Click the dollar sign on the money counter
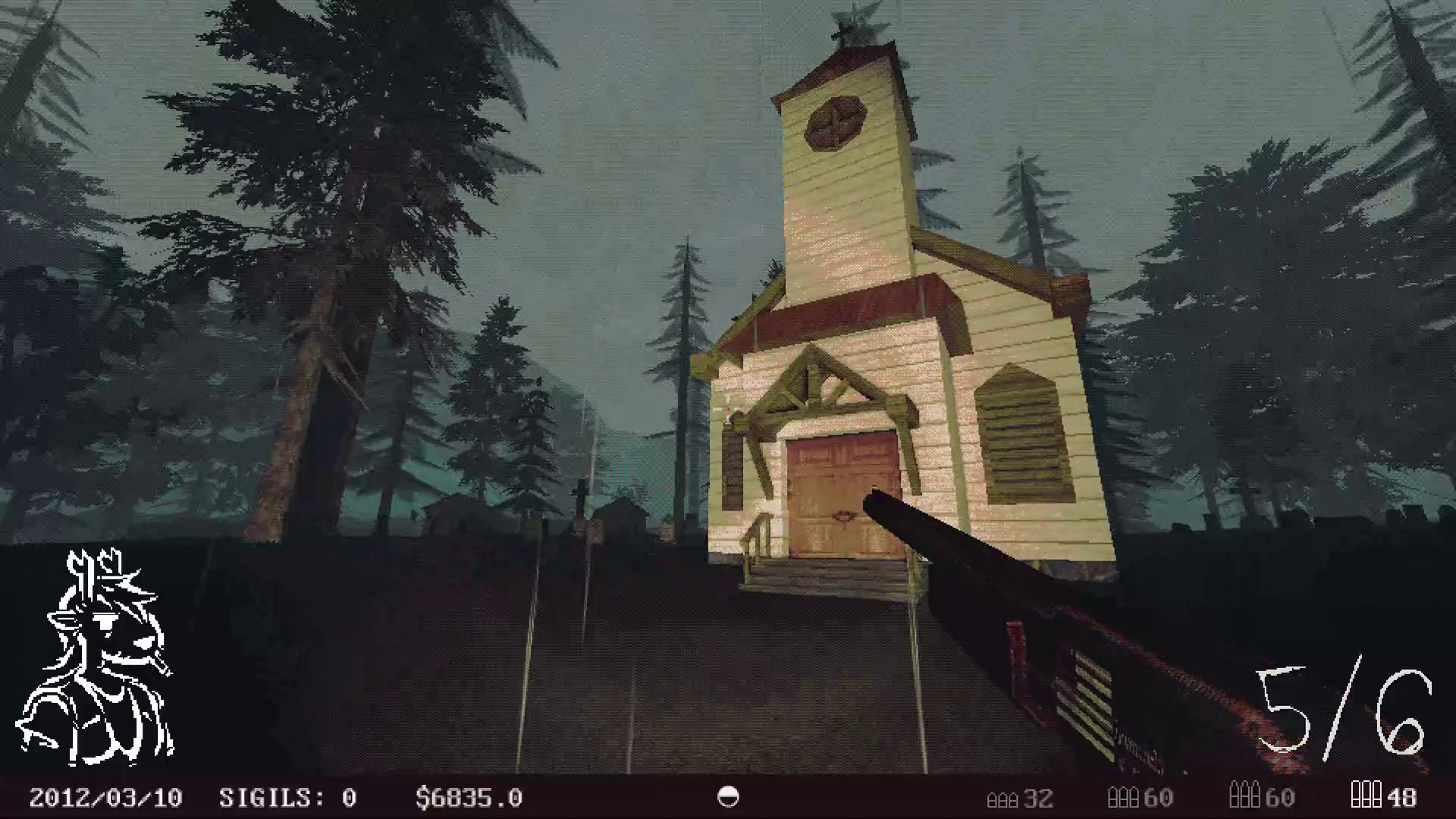Viewport: 1456px width, 819px height. click(x=423, y=797)
